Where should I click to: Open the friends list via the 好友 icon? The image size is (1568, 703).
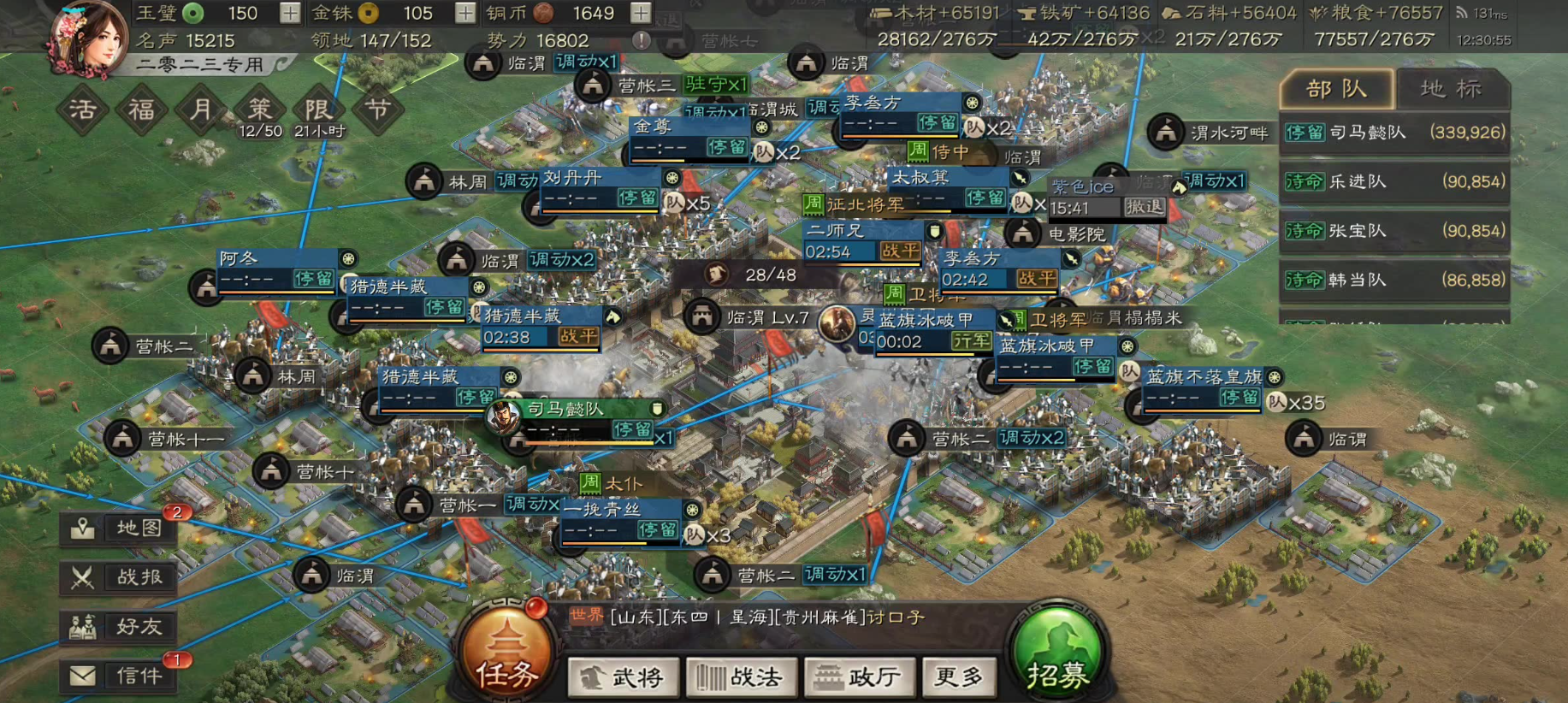[116, 627]
